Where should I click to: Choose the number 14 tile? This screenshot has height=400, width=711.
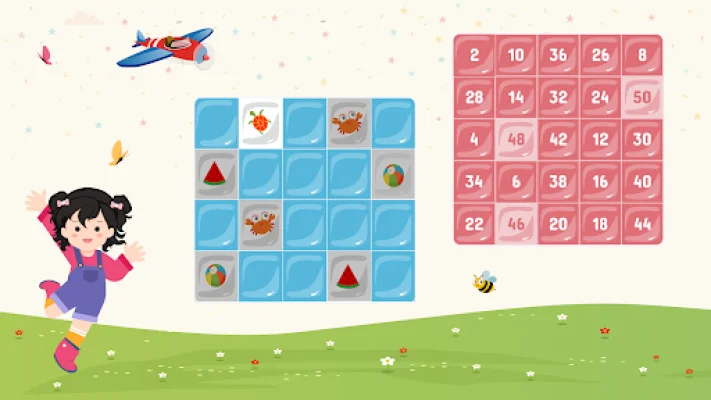coord(516,97)
